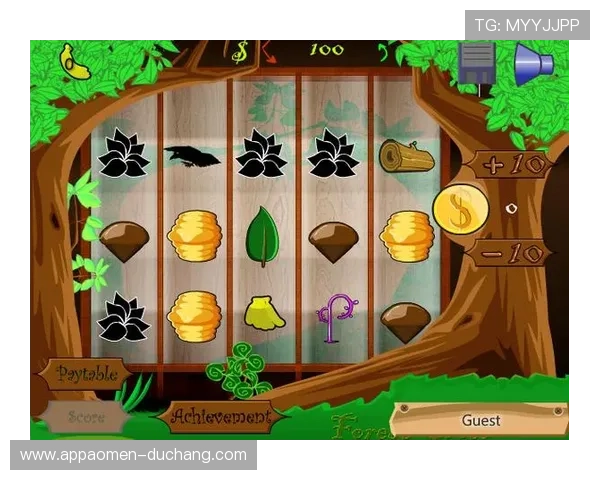Raise the bet with +10

(x=512, y=163)
